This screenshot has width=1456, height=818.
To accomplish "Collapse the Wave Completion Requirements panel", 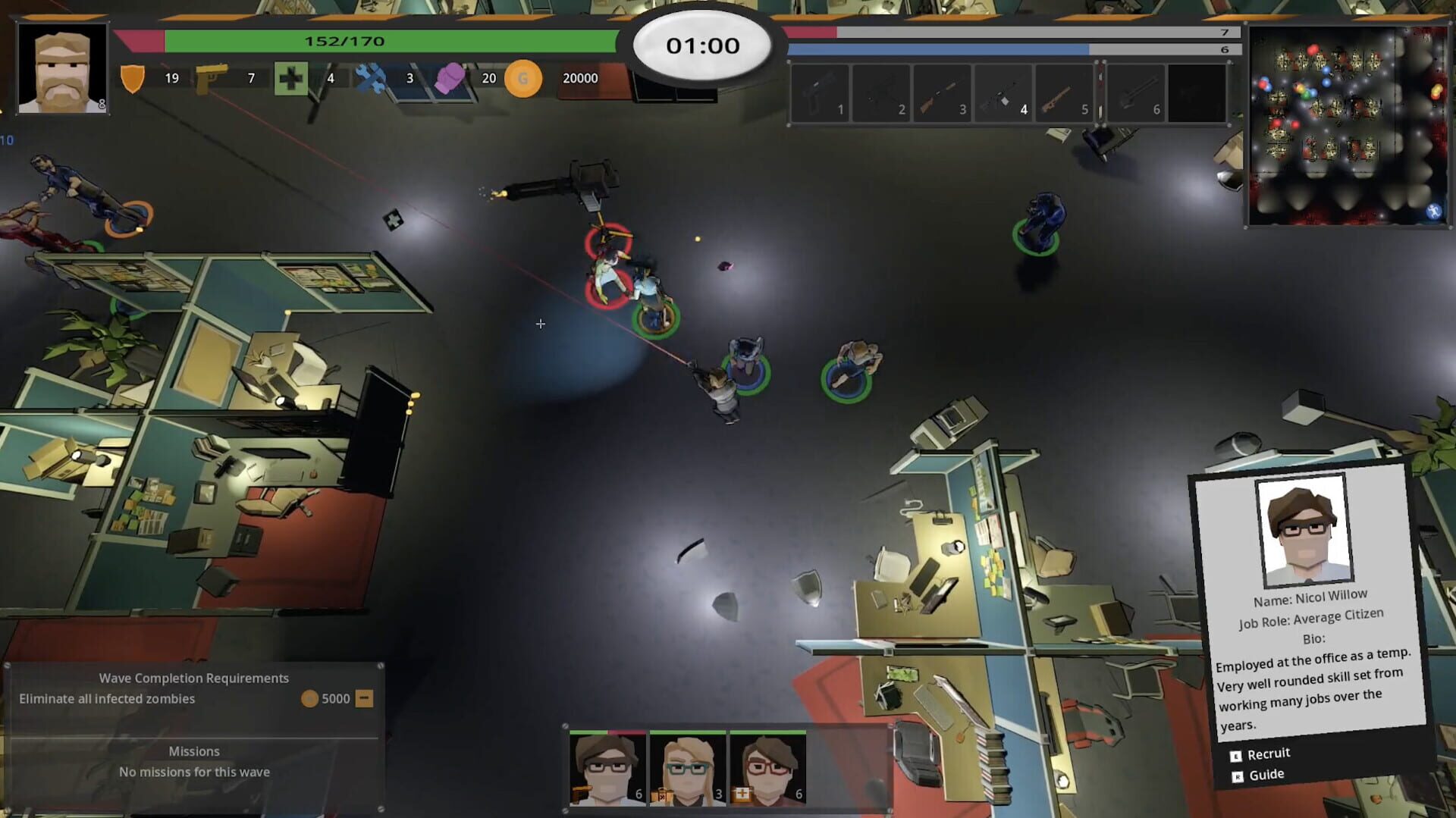I will [364, 698].
